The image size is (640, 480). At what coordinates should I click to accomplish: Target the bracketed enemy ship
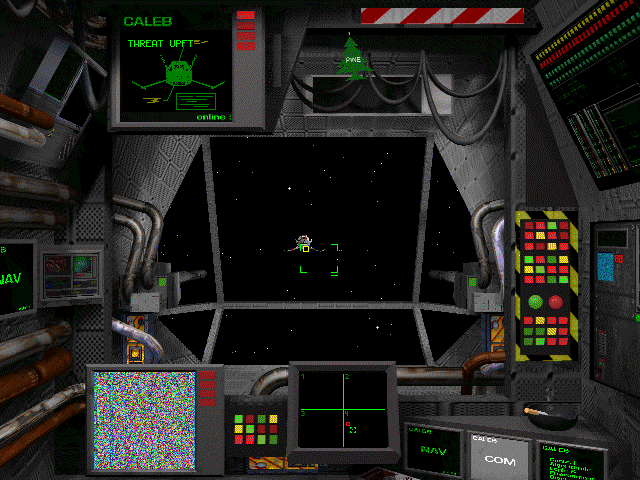(305, 243)
